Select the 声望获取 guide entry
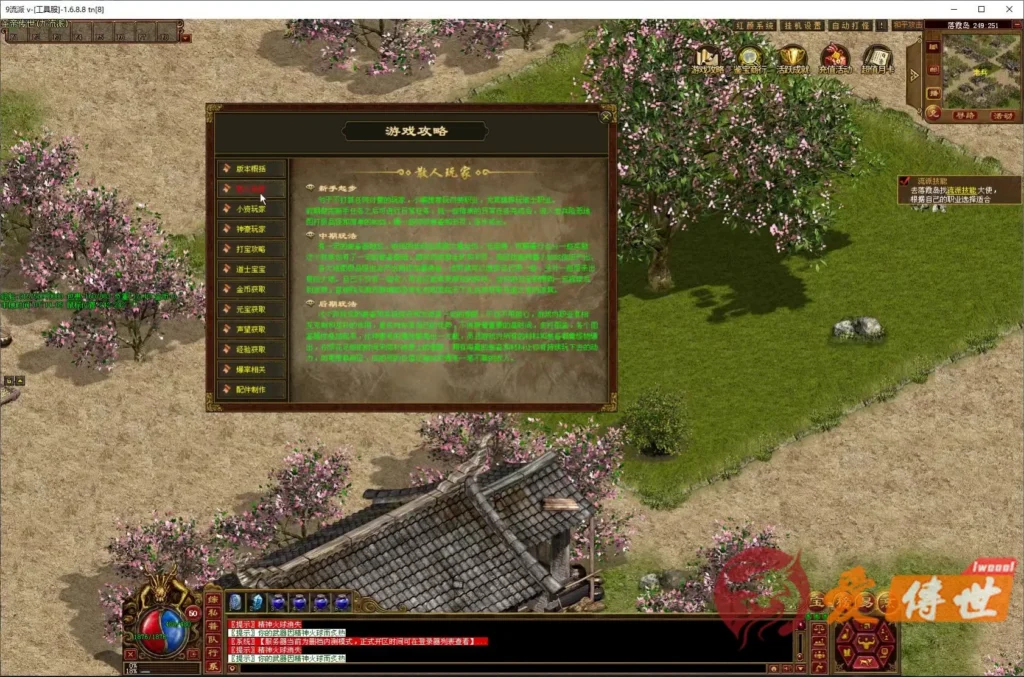 pos(251,329)
